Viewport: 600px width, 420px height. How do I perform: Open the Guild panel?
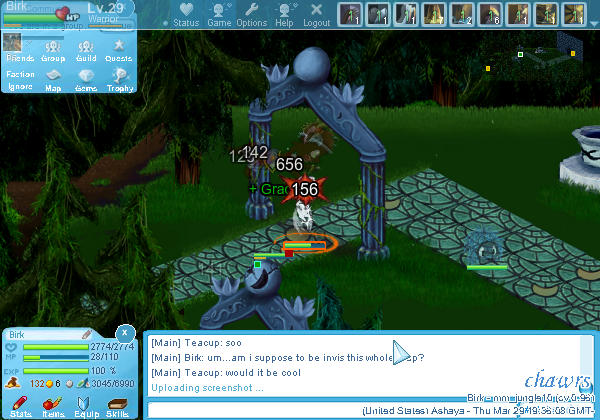click(86, 50)
